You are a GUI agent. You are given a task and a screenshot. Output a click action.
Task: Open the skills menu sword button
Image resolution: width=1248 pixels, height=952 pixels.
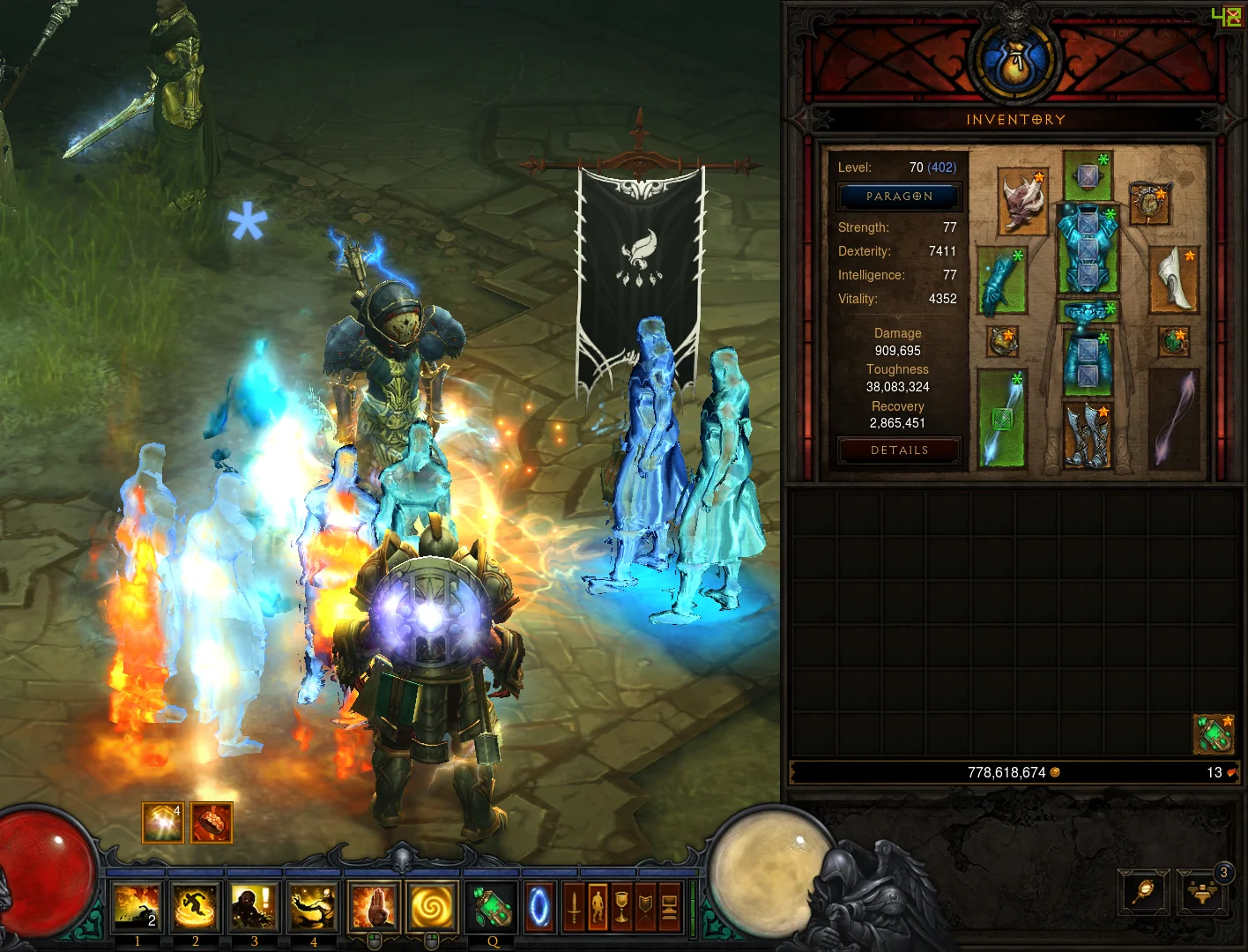(574, 908)
